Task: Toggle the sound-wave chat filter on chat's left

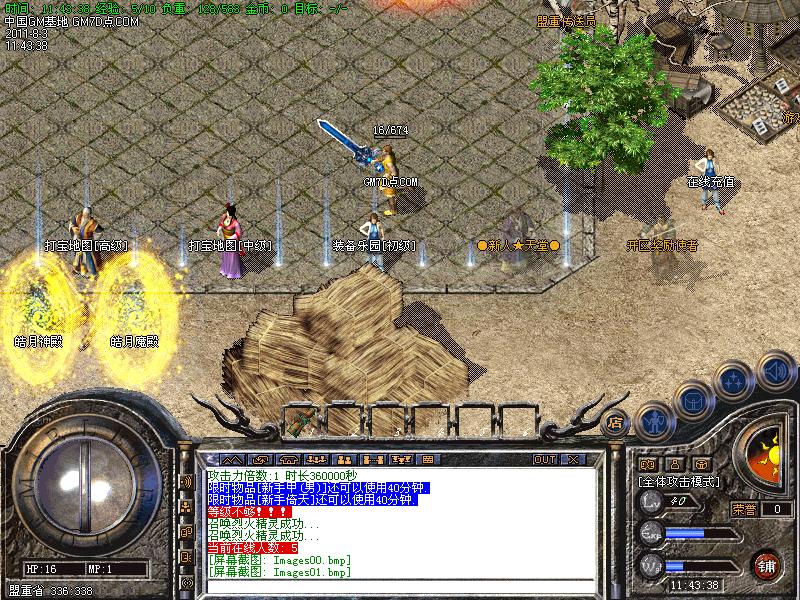Action: click(186, 482)
